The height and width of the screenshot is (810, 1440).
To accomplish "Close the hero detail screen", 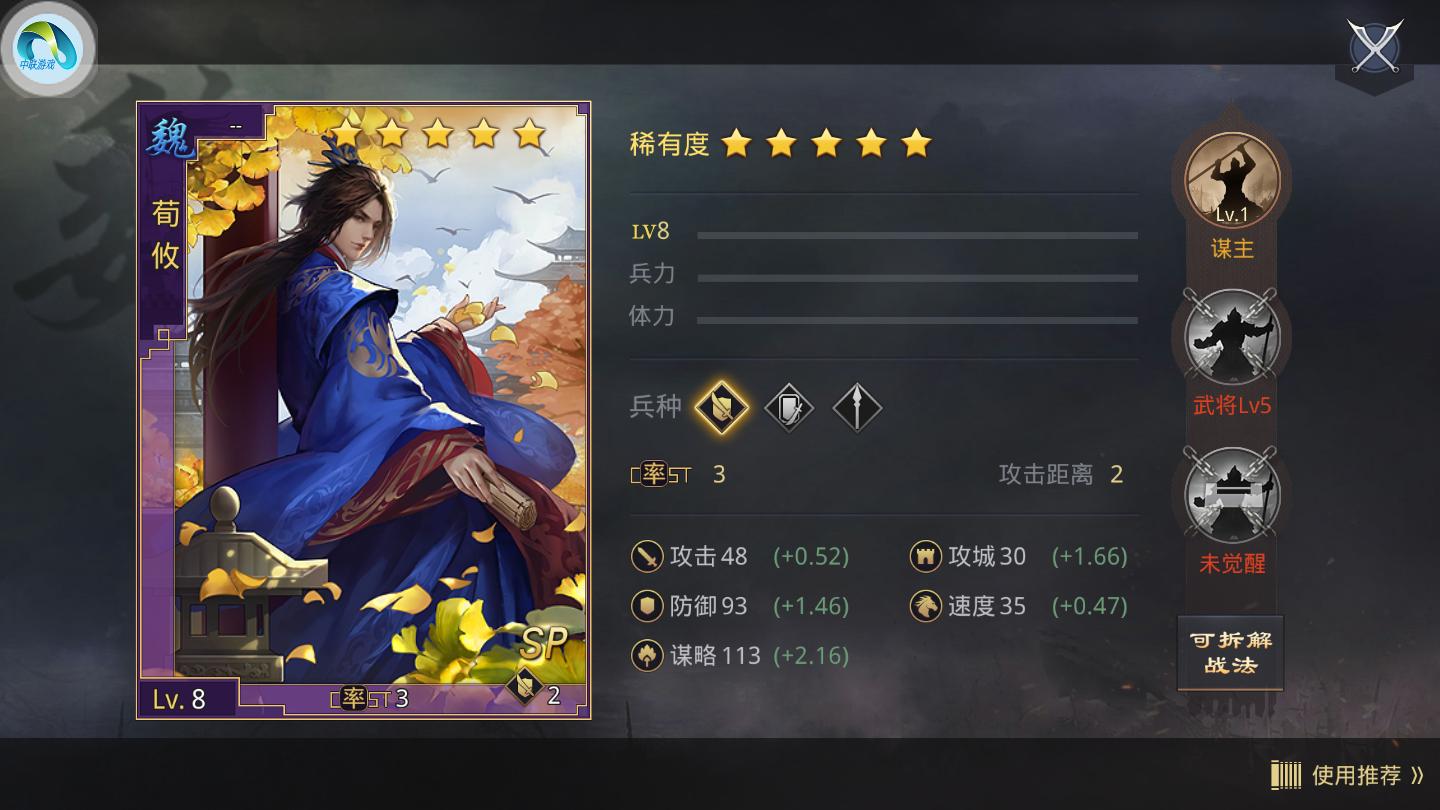I will (1374, 46).
